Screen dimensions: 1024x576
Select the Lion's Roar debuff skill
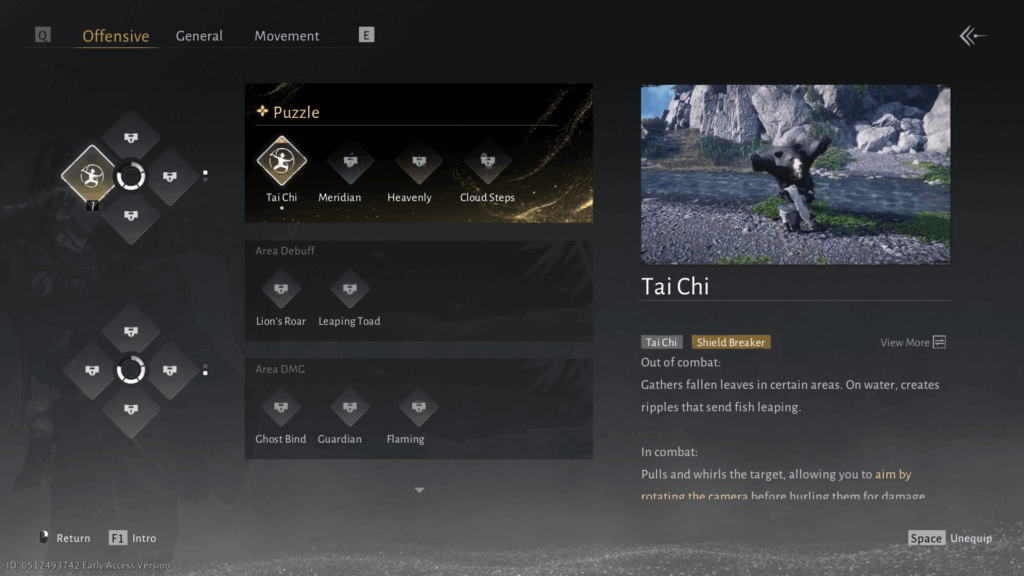pos(281,289)
